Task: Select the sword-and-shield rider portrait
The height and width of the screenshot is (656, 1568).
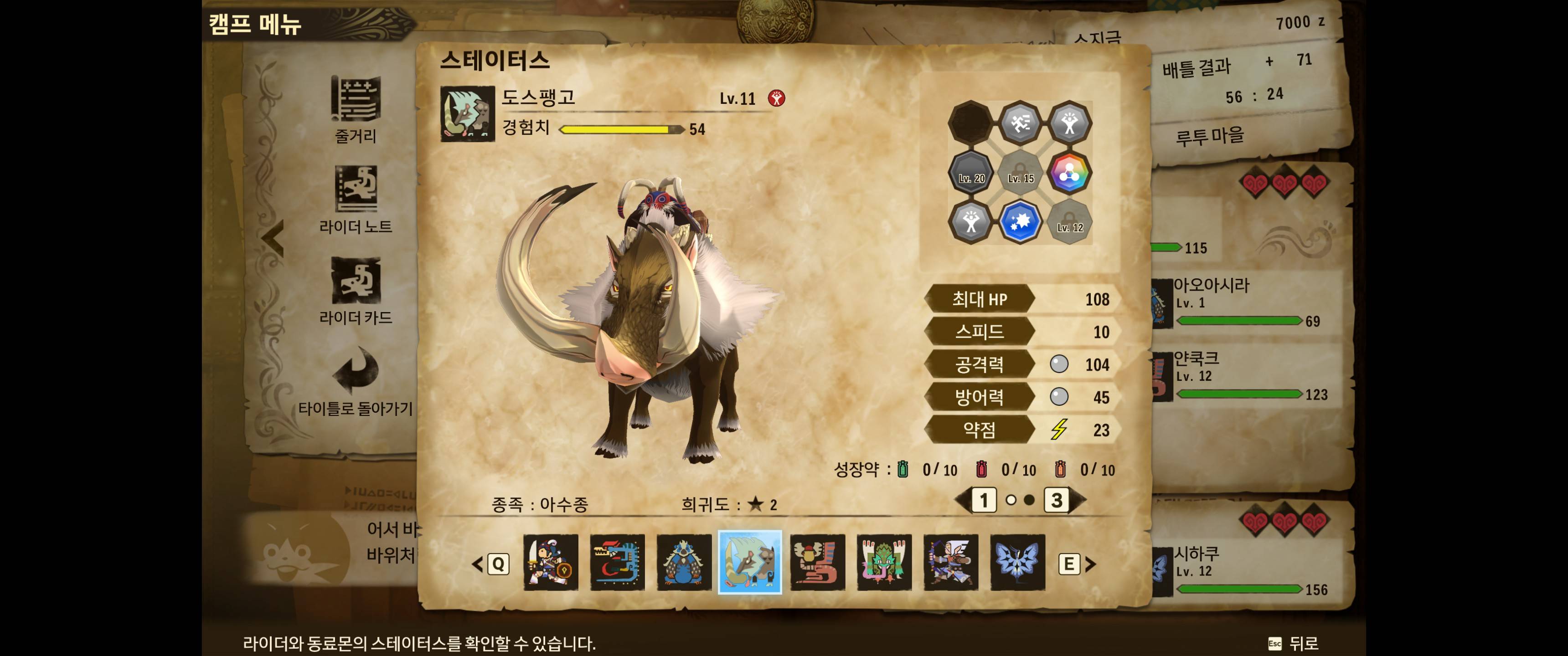Action: [x=550, y=562]
